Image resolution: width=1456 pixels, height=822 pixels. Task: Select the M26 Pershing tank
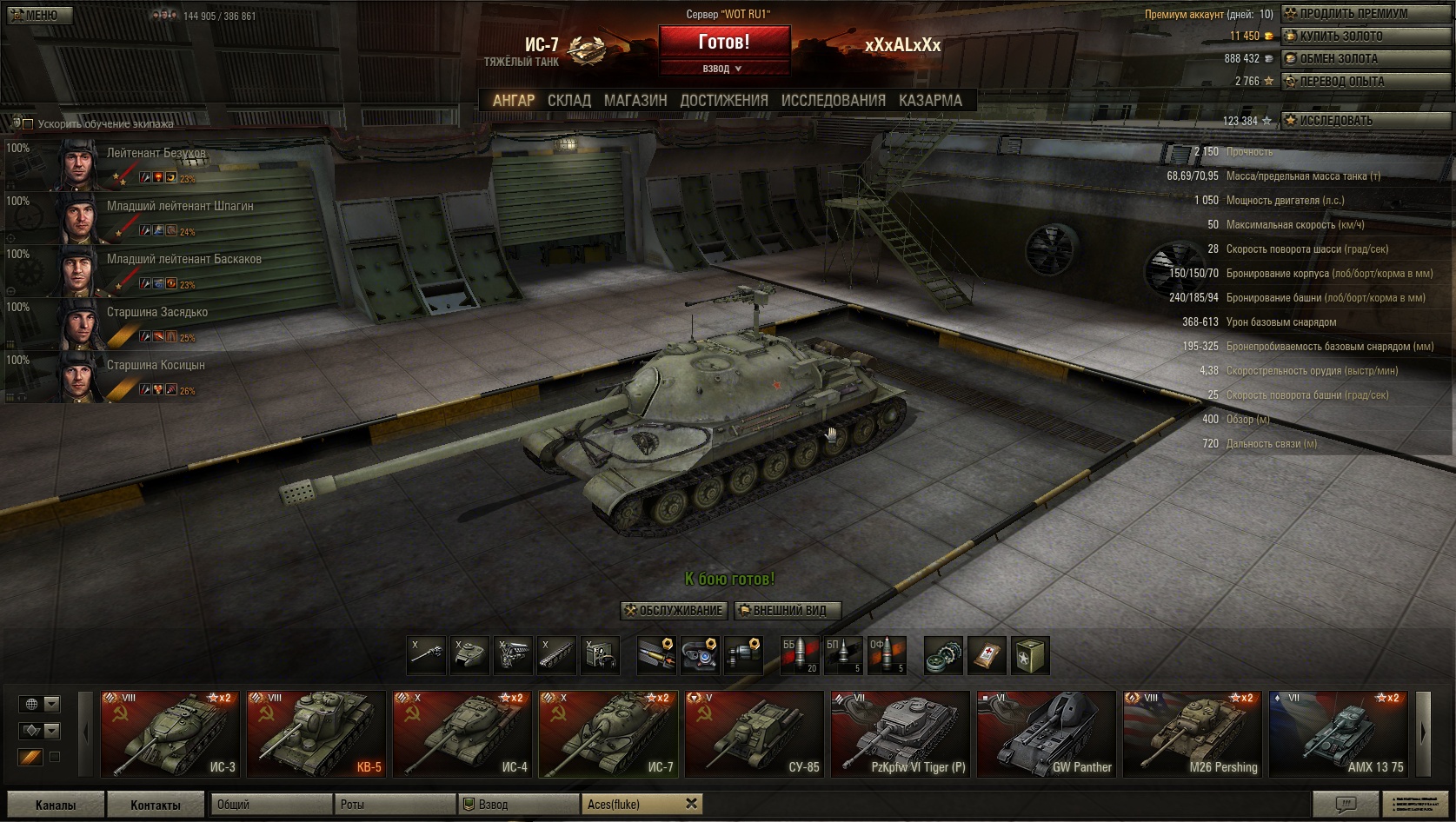coord(1192,733)
